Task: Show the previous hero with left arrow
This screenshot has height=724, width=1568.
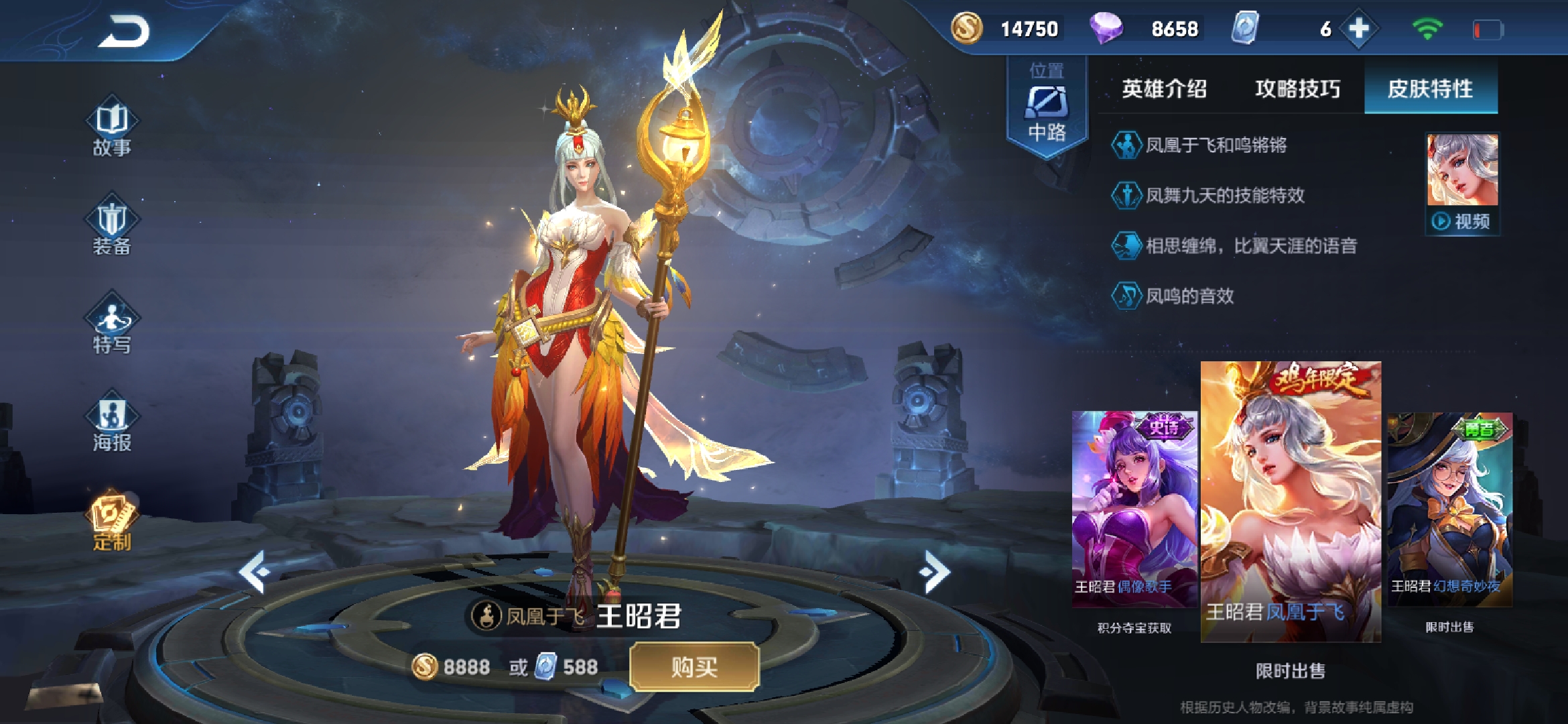Action: point(255,572)
